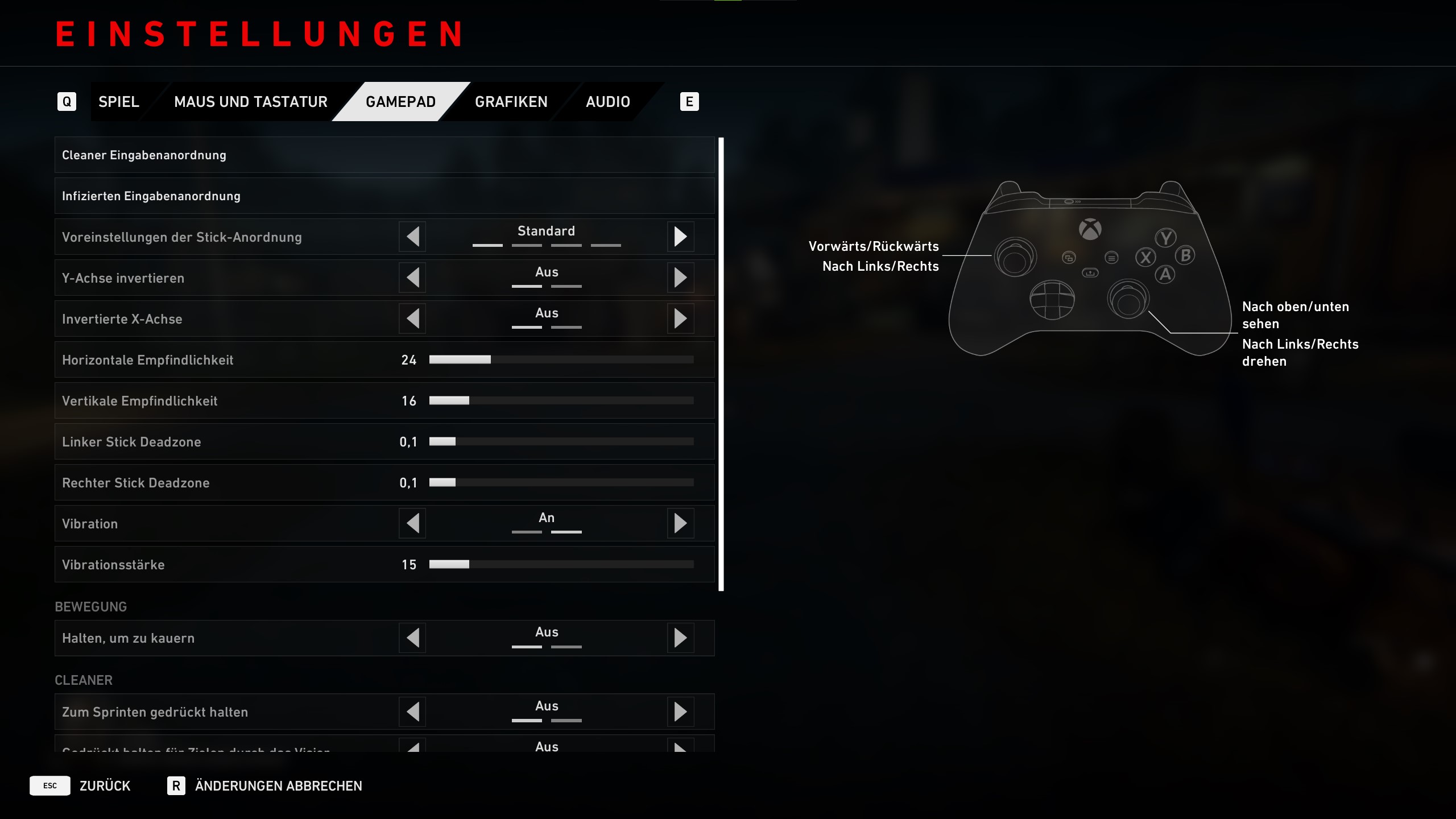Adjust the Horizontale Empfindlichkeit slider
The image size is (1456, 819).
561,360
